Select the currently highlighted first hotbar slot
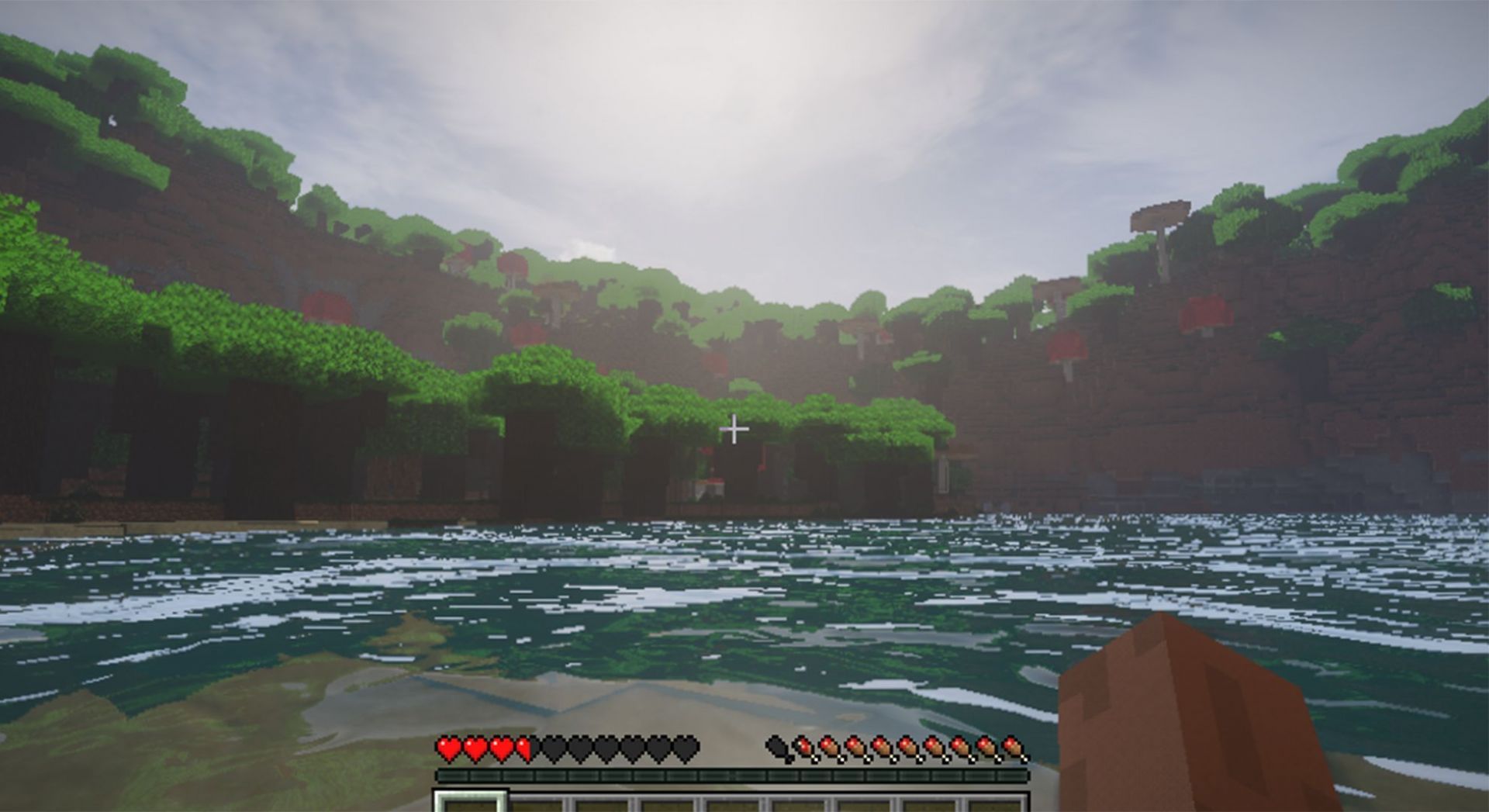Screen dimensions: 1489x812 [x=468, y=803]
